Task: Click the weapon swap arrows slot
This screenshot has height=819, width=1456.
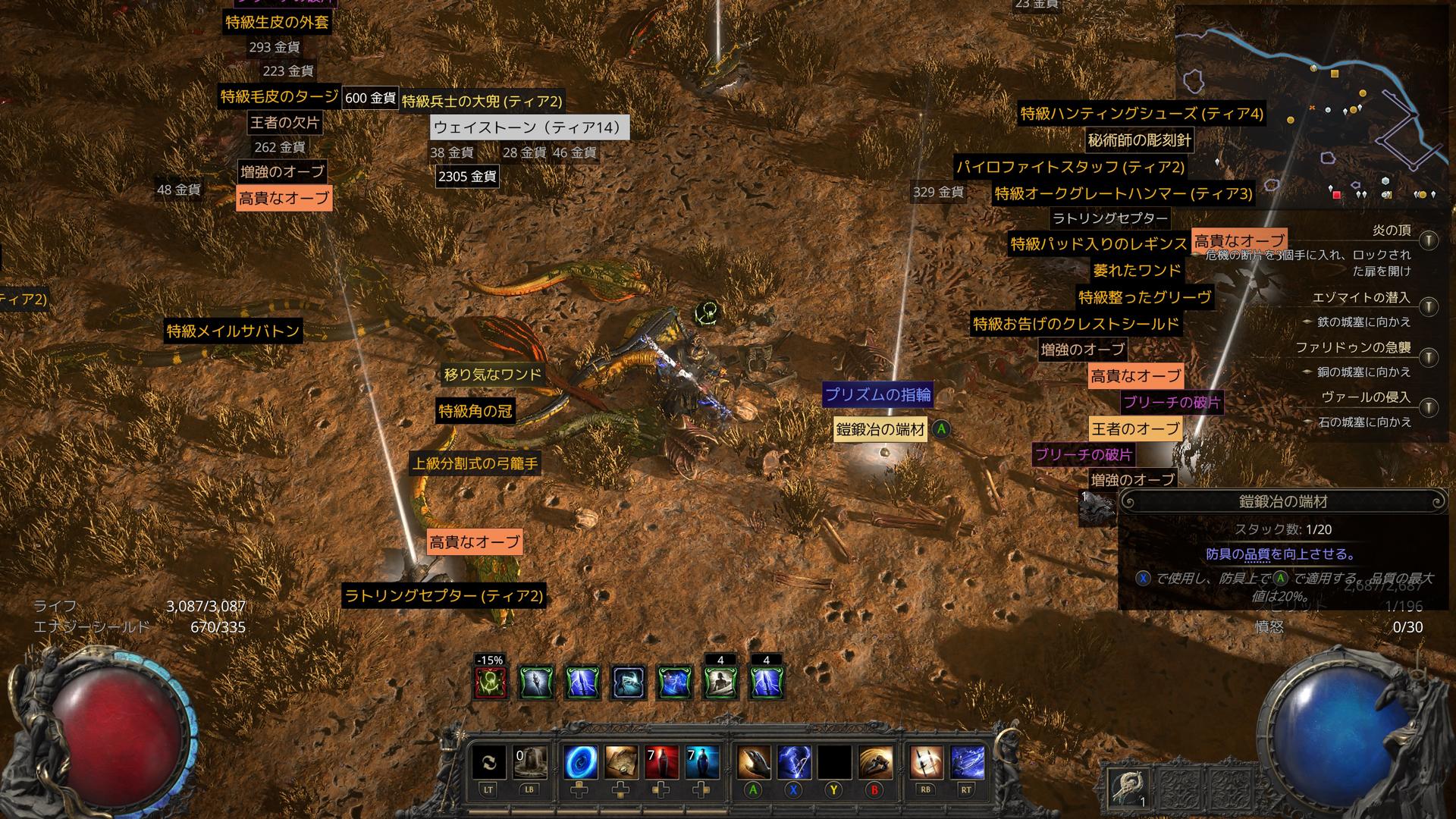Action: (x=489, y=762)
